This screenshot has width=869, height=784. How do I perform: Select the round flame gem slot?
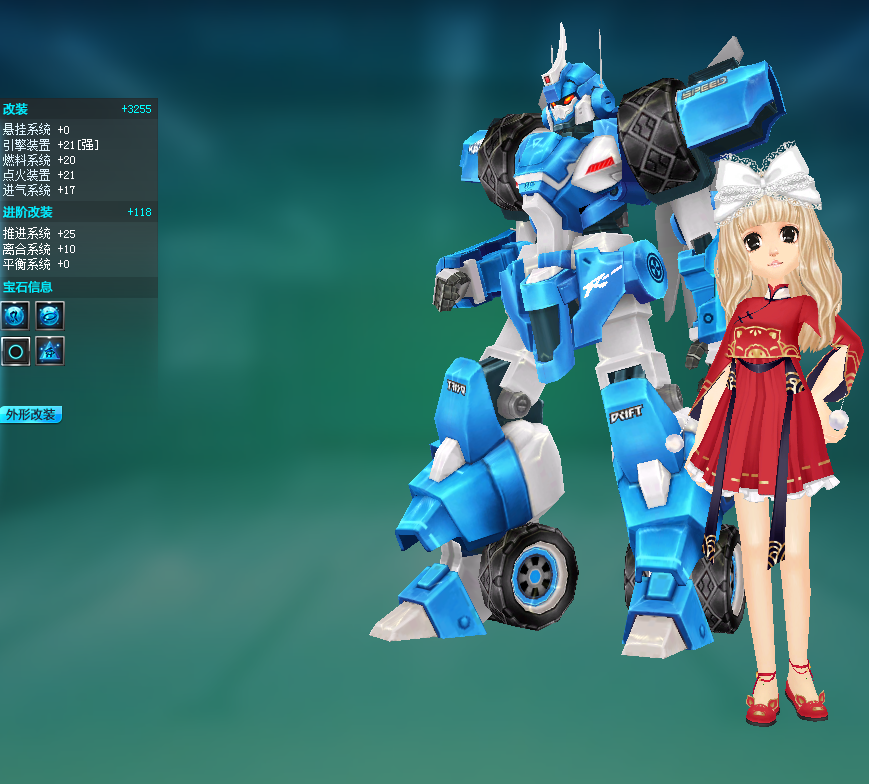pyautogui.click(x=15, y=316)
